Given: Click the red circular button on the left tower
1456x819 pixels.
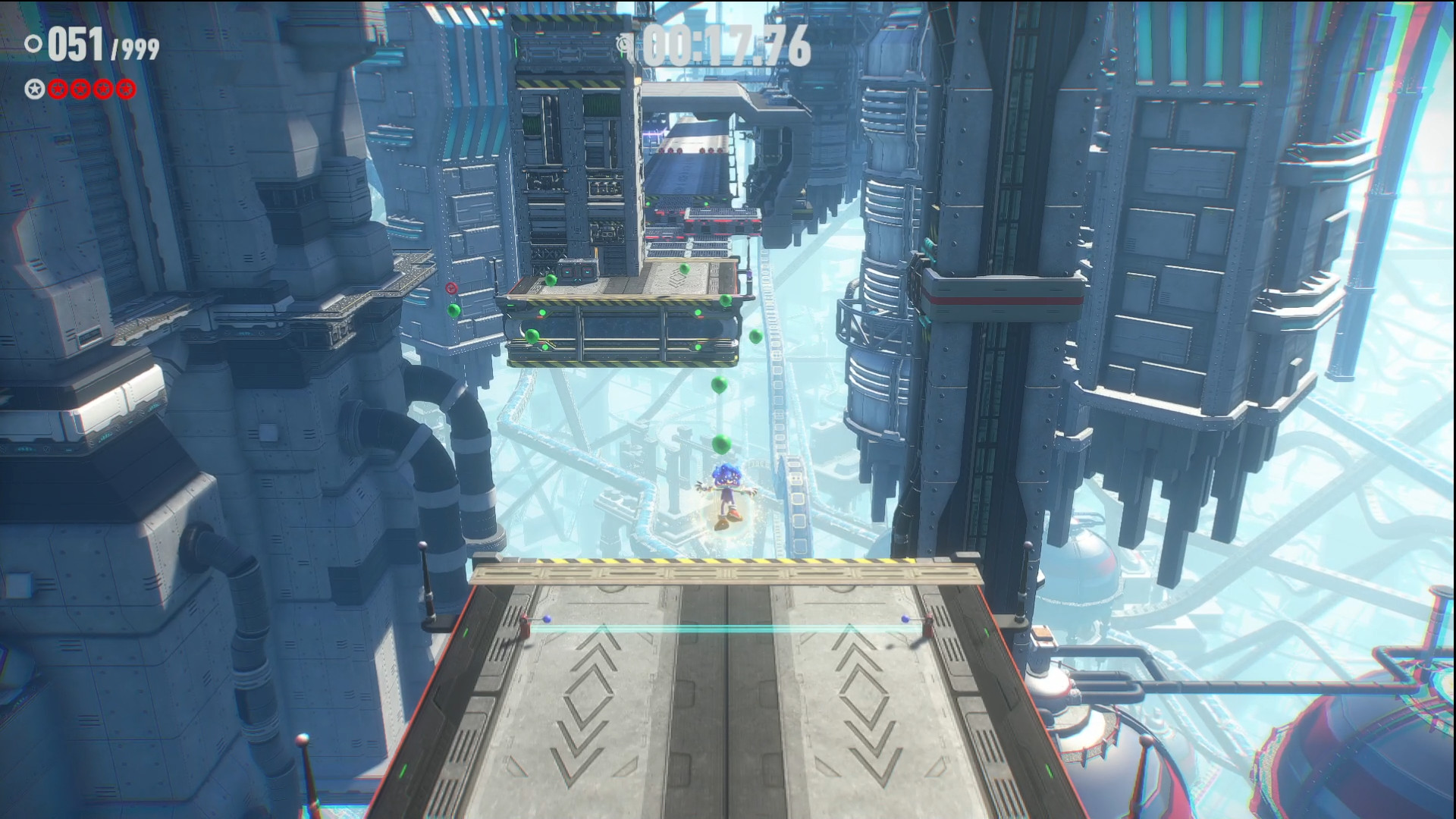Looking at the screenshot, I should point(451,288).
